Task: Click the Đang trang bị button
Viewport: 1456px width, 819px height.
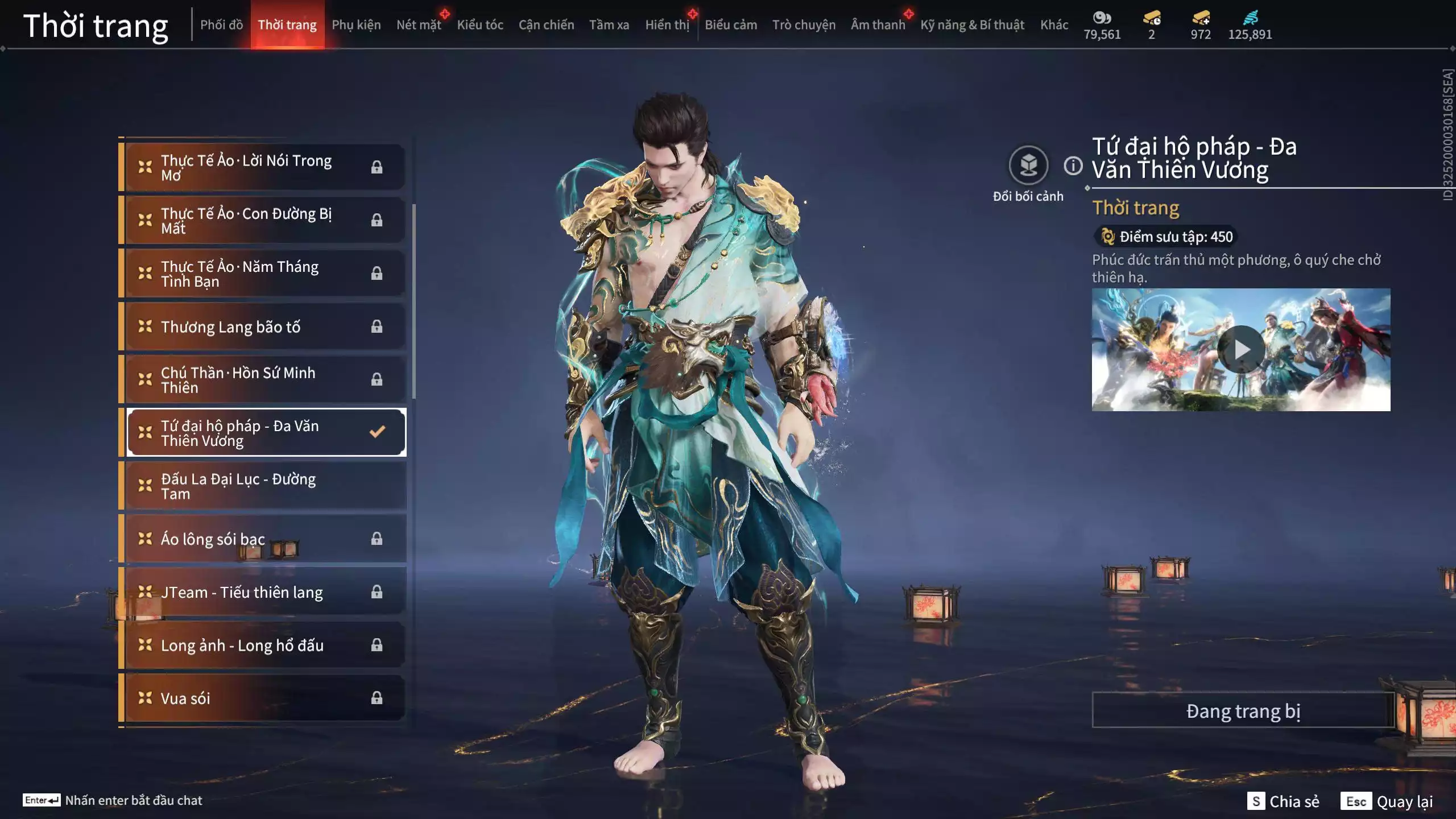Action: (1243, 711)
